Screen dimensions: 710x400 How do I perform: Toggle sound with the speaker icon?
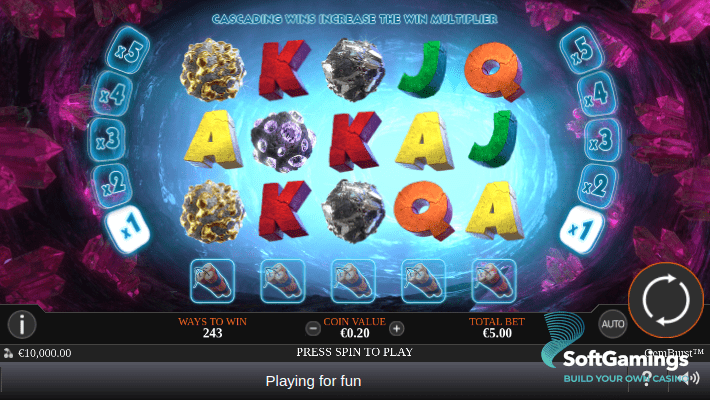point(689,378)
